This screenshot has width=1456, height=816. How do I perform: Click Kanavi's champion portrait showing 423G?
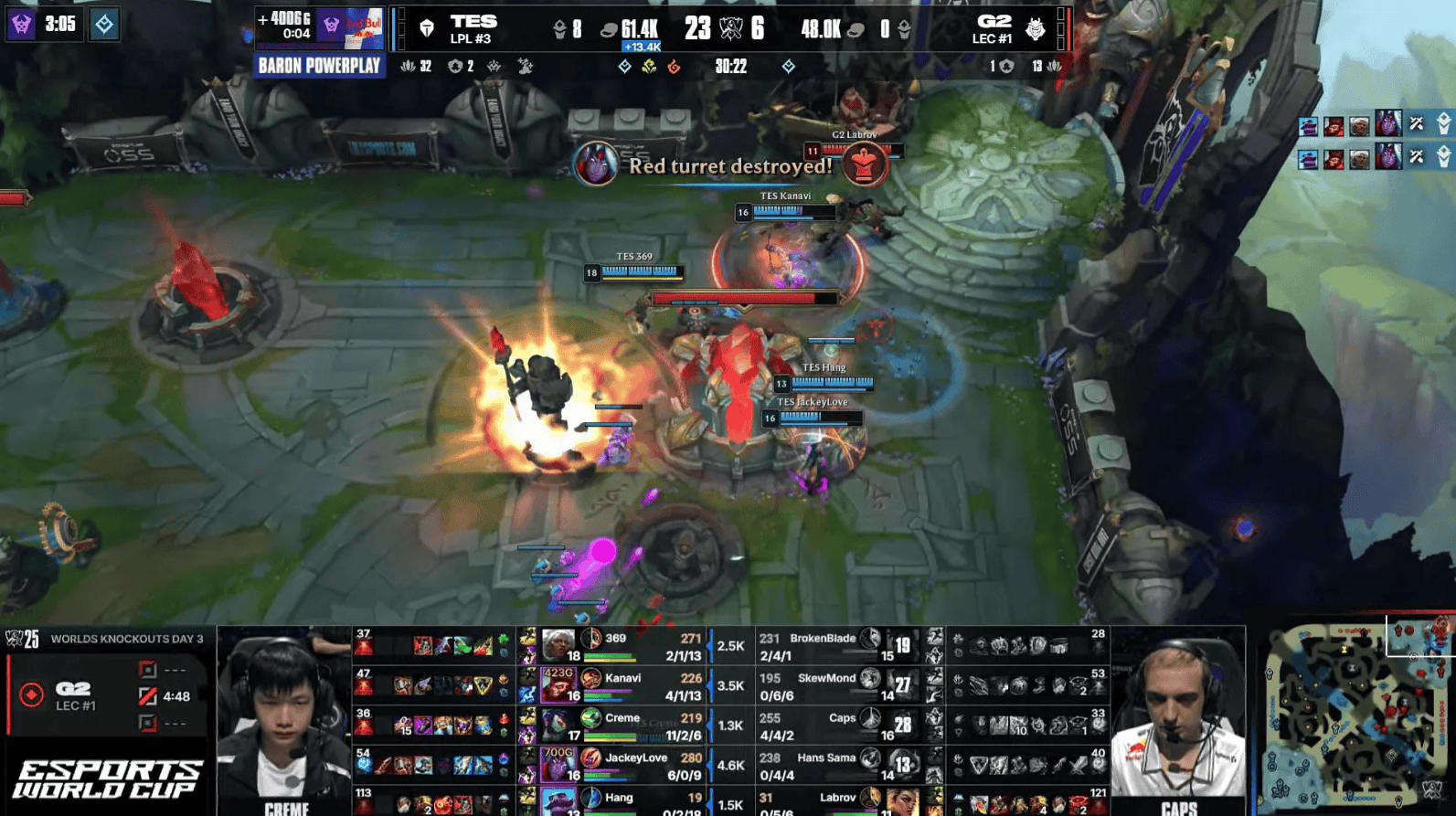click(x=558, y=685)
